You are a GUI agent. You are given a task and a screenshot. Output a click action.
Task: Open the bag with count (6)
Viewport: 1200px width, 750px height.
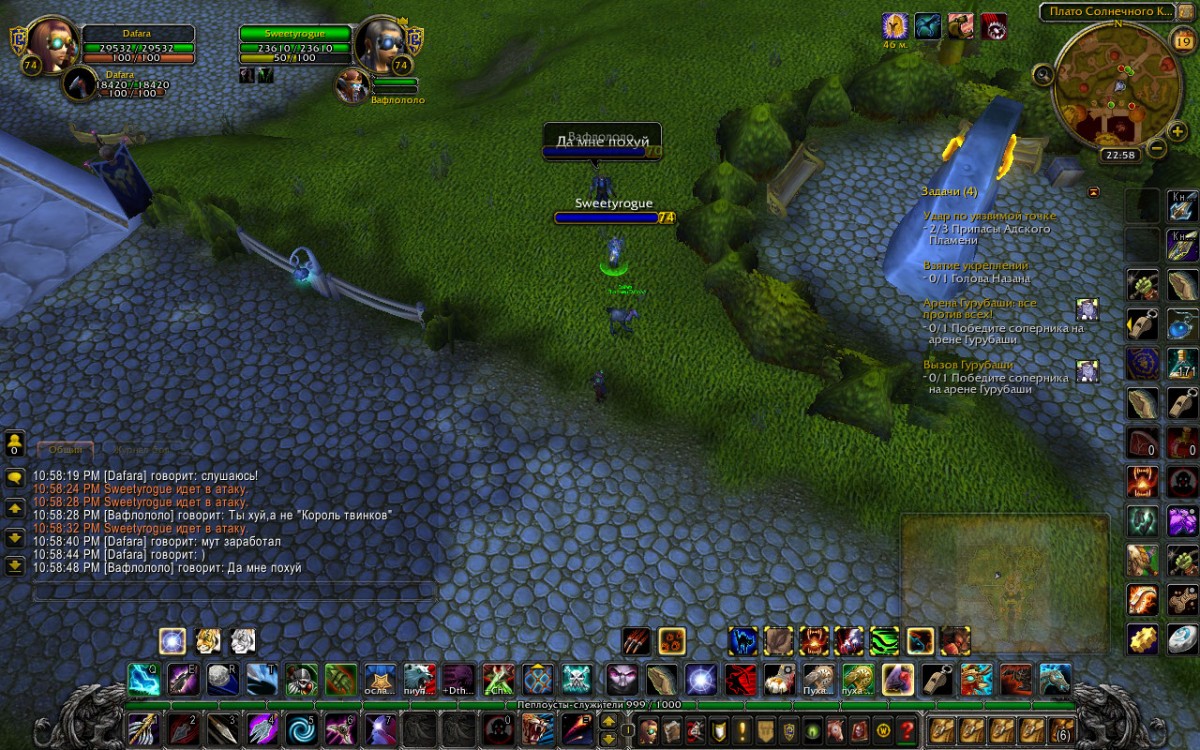click(1063, 729)
